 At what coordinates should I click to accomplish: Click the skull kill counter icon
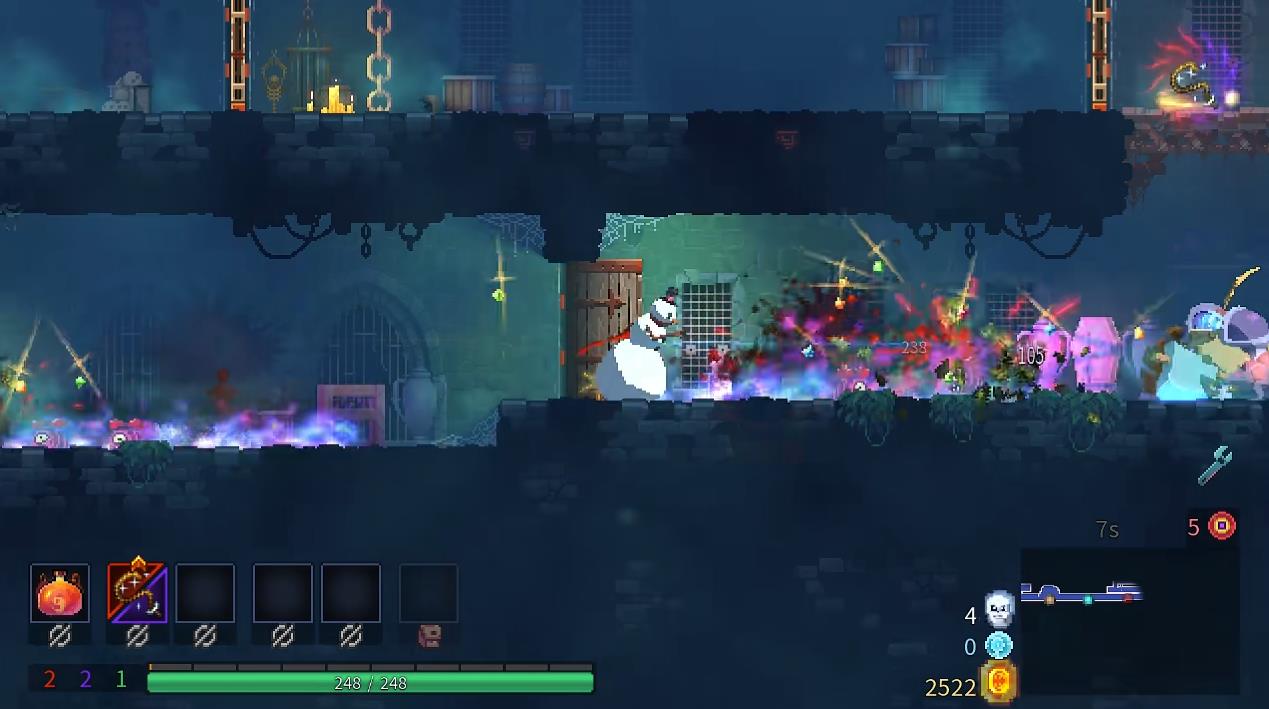point(999,608)
